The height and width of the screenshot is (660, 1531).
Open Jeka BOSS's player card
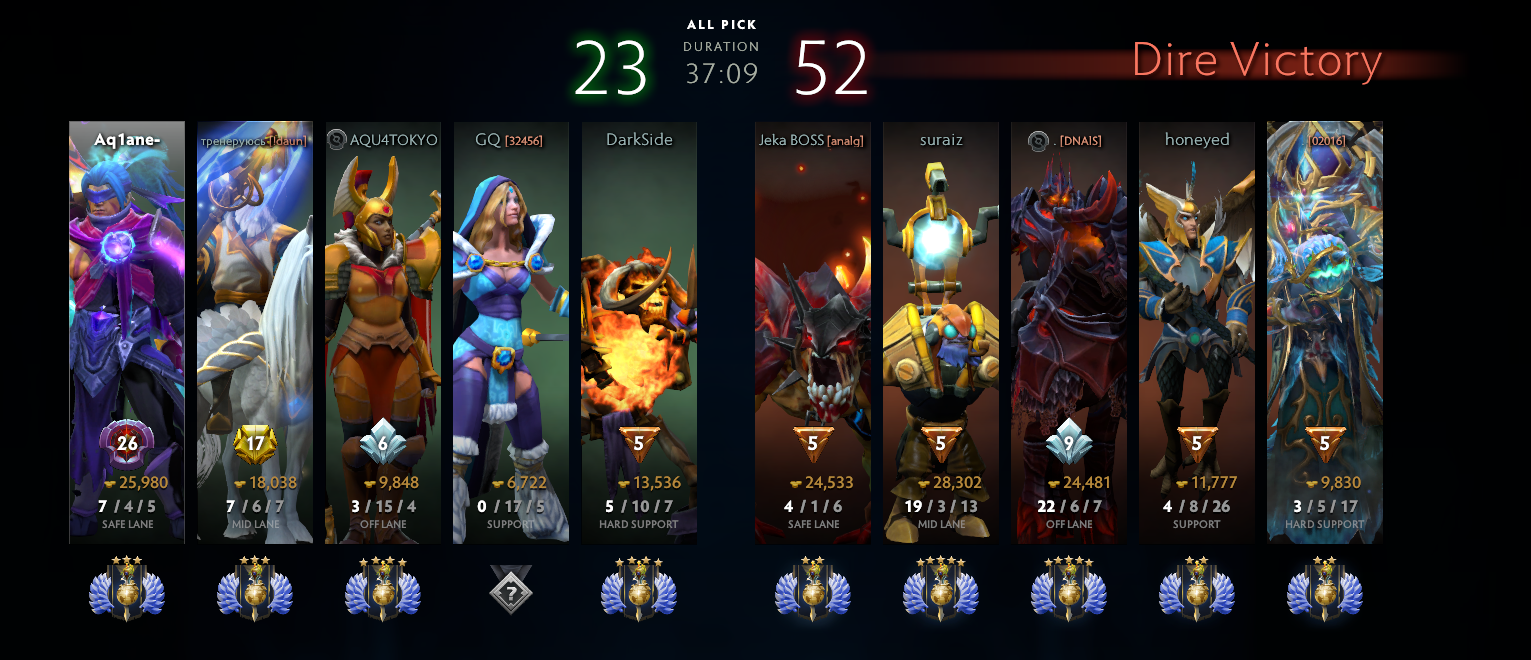tap(813, 332)
